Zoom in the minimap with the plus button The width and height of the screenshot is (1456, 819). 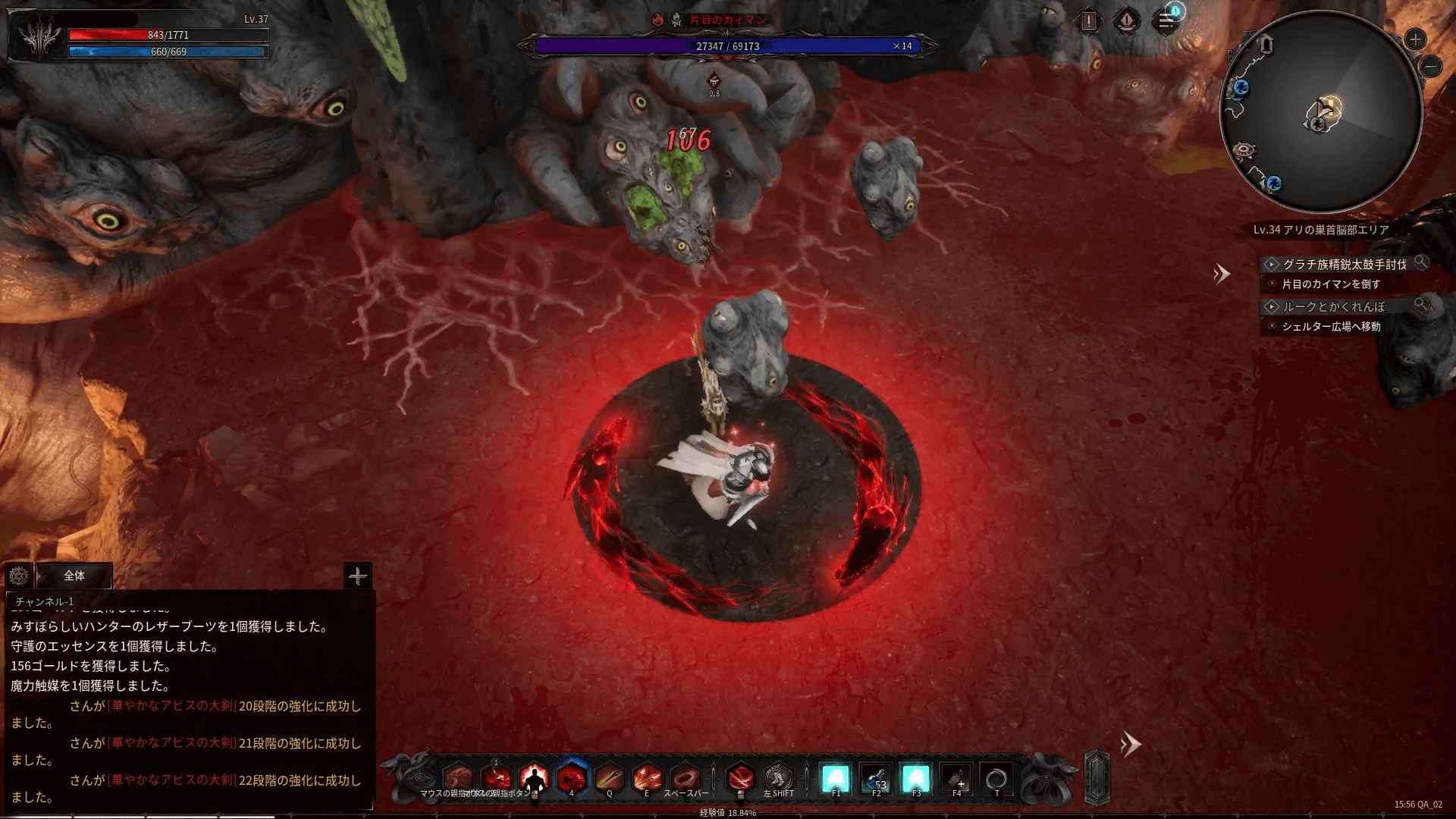click(1415, 39)
